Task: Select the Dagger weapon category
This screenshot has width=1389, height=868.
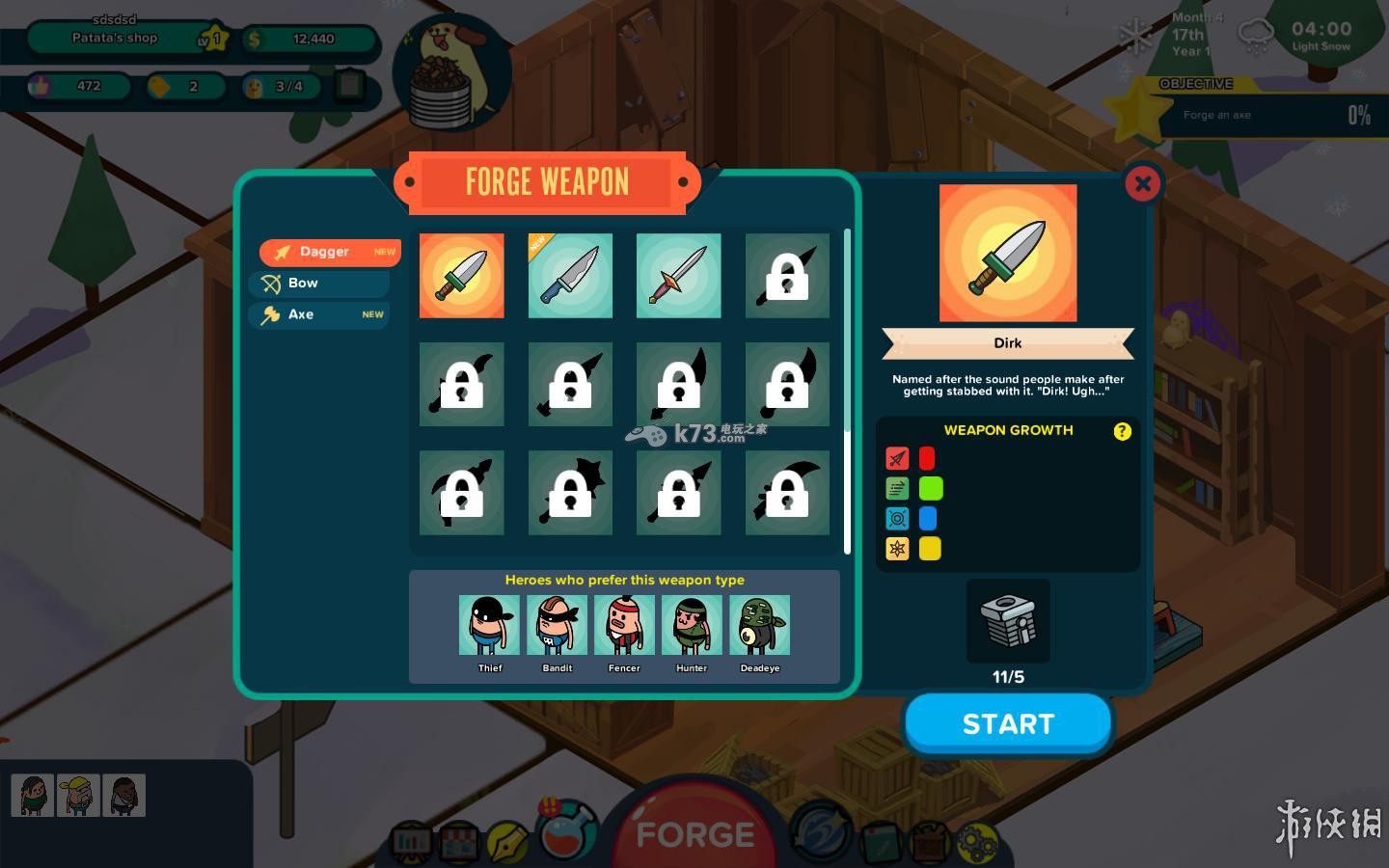Action: [329, 252]
